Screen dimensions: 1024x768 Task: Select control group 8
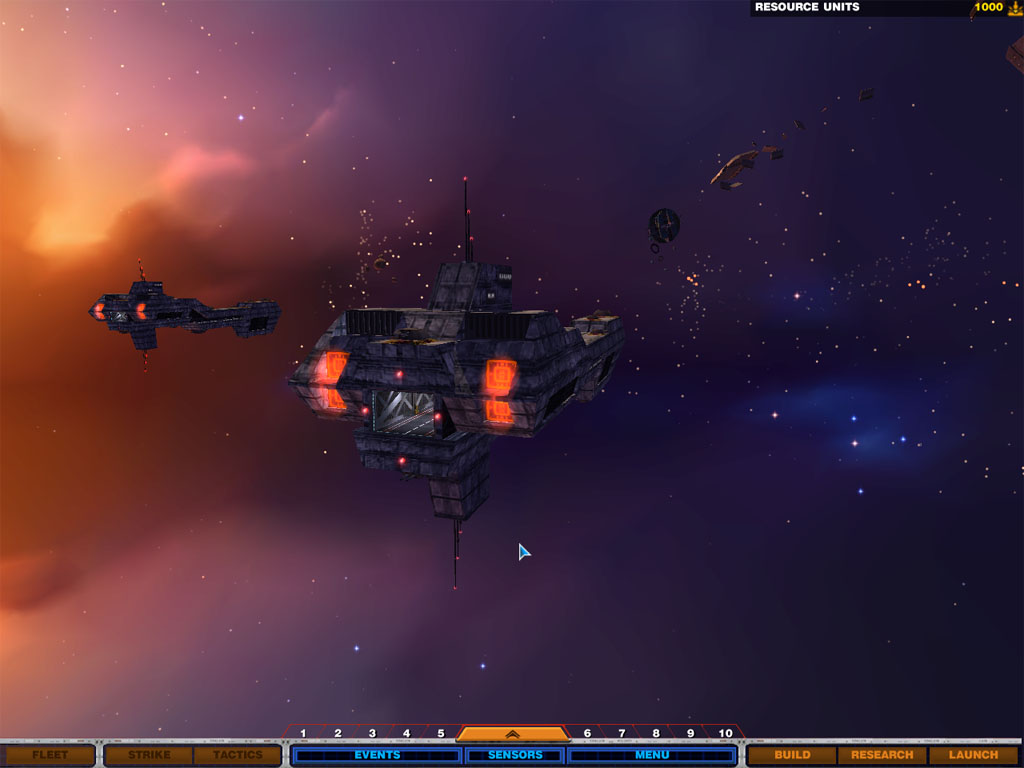pos(656,734)
